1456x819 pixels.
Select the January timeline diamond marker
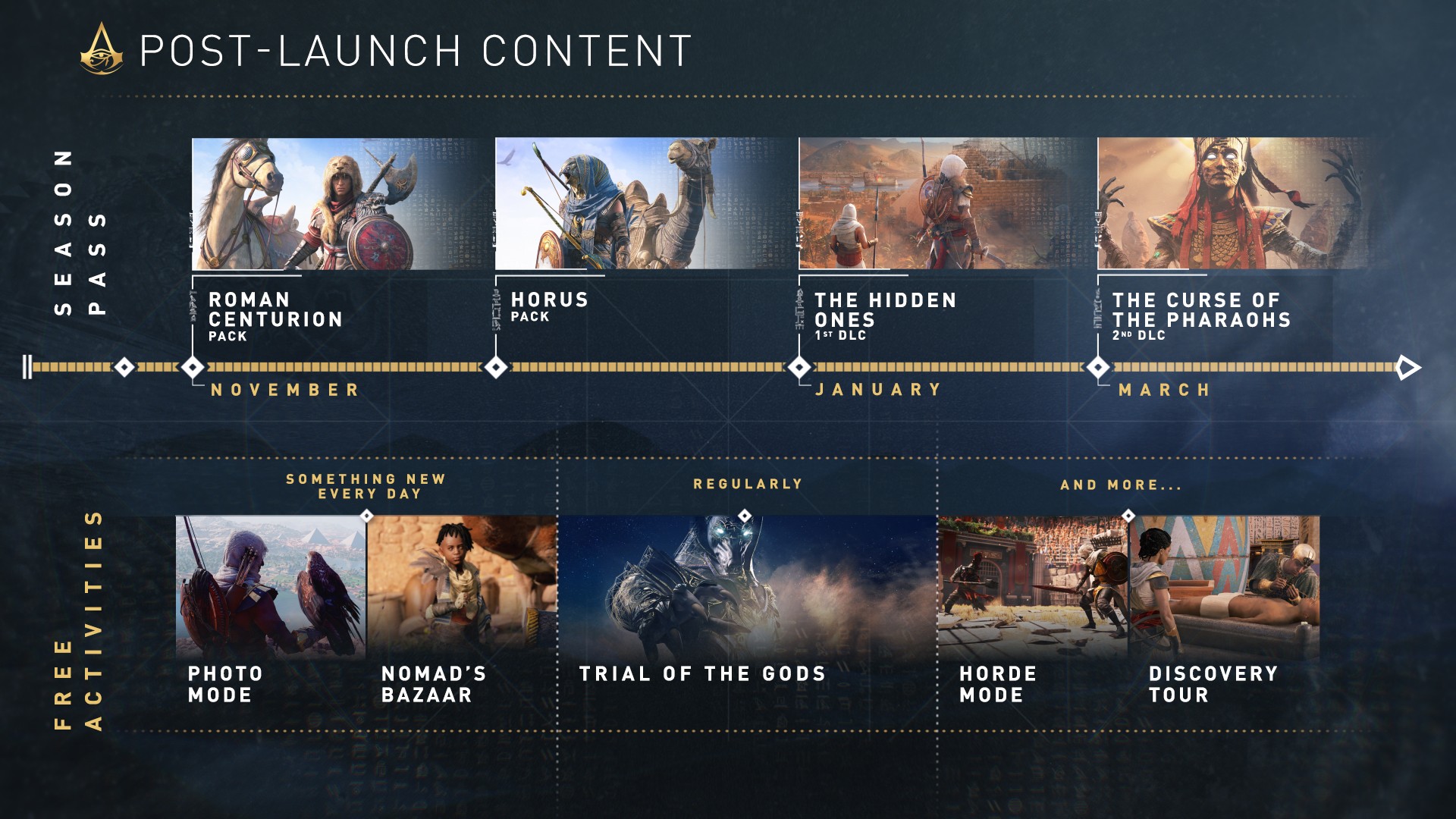click(799, 368)
